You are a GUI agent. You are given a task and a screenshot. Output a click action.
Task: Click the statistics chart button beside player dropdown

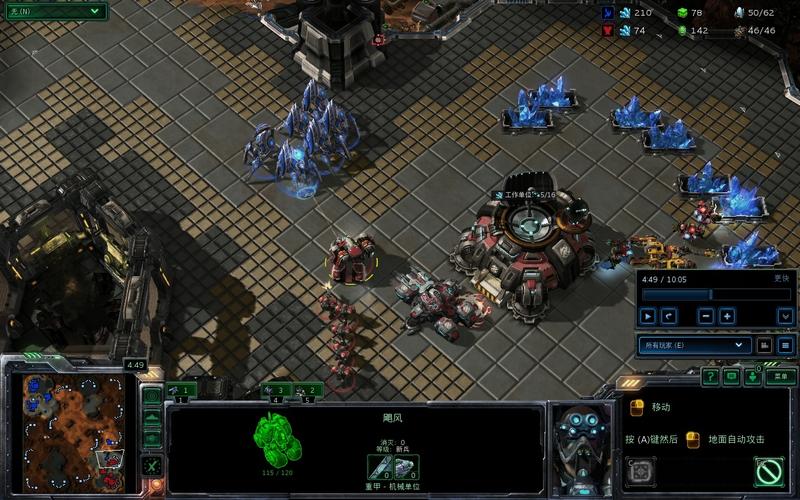[x=765, y=345]
